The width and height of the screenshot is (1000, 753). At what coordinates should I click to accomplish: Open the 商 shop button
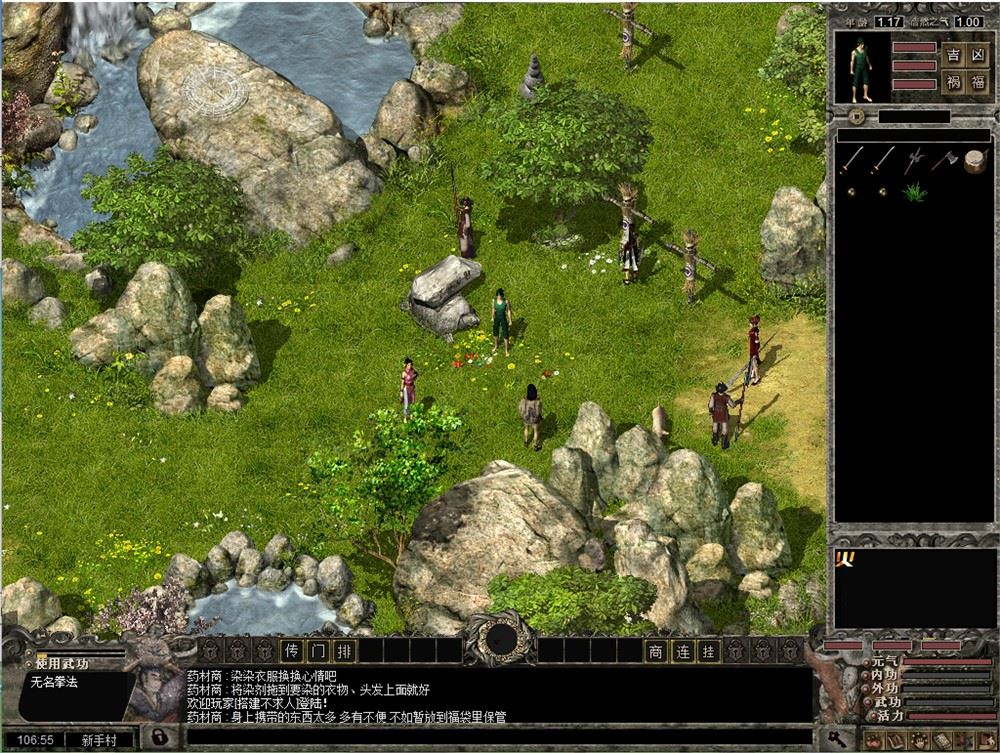pos(656,651)
